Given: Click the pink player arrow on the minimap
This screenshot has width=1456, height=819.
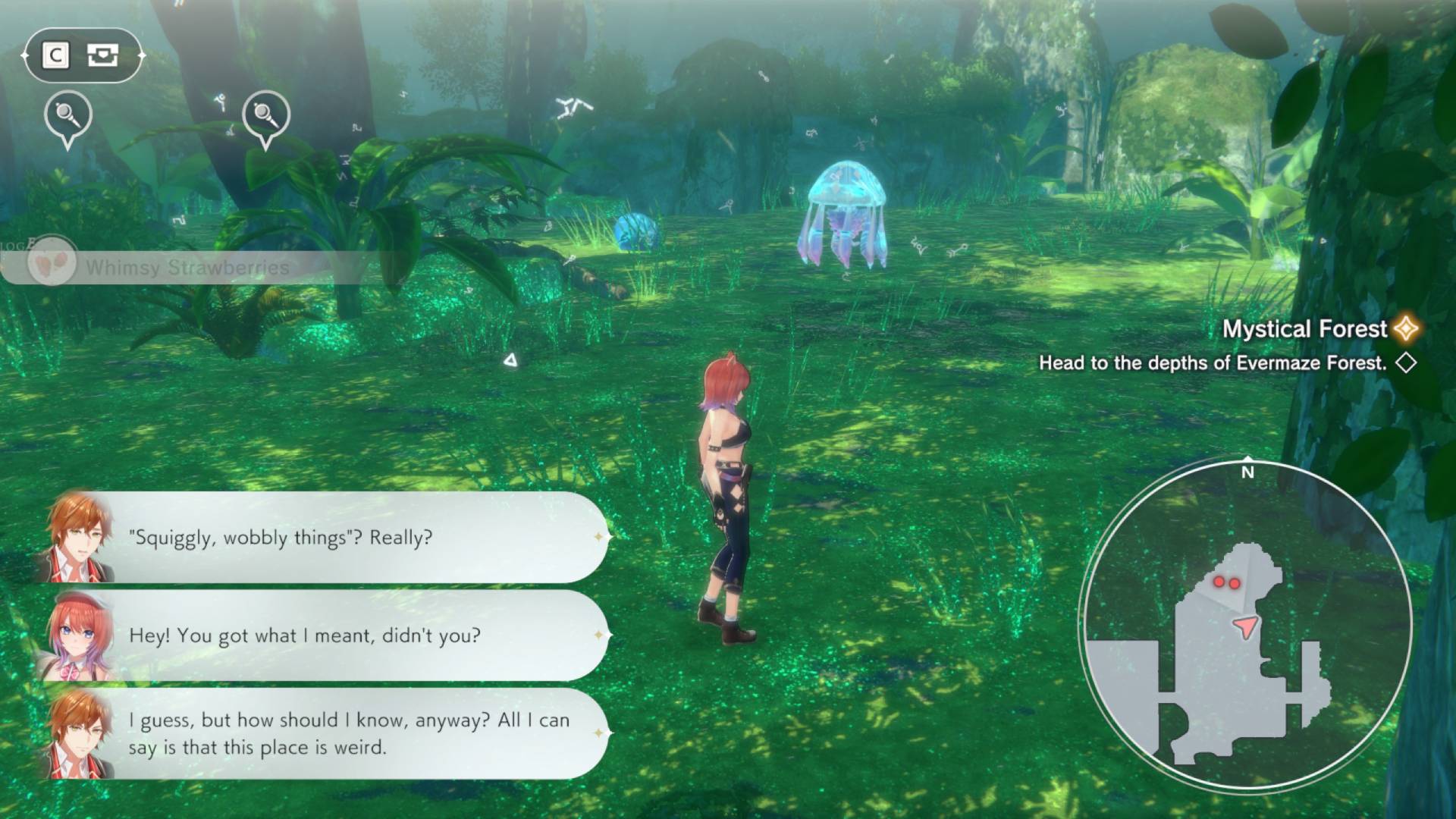Looking at the screenshot, I should [x=1245, y=626].
